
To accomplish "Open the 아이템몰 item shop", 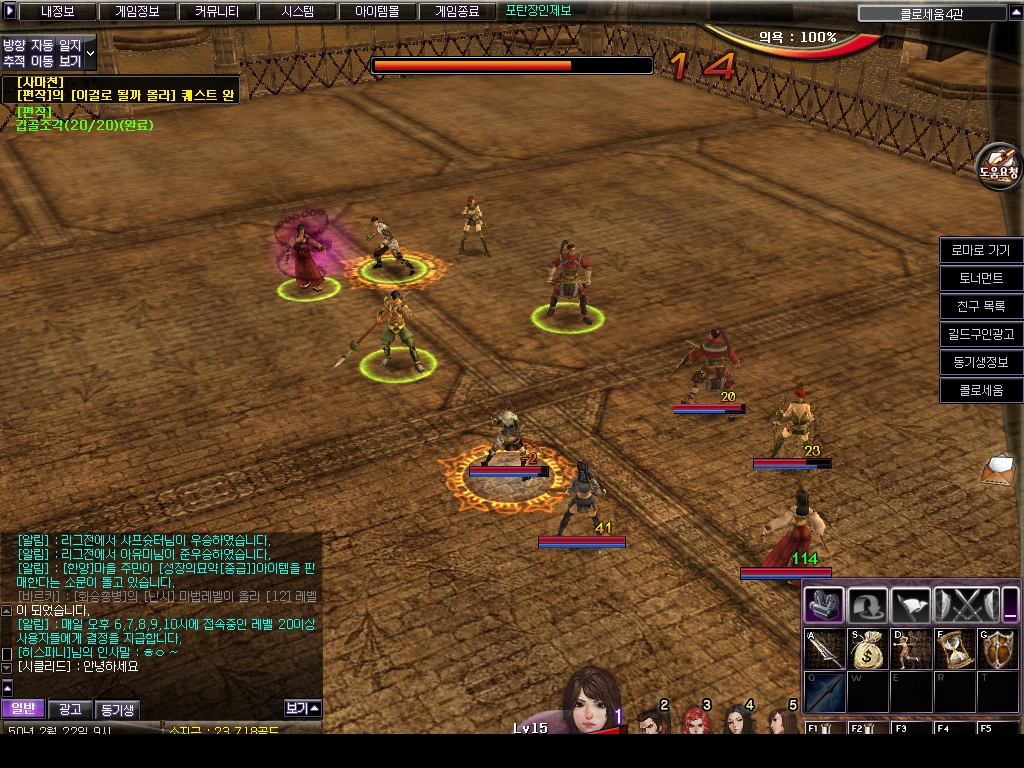I will pyautogui.click(x=376, y=12).
